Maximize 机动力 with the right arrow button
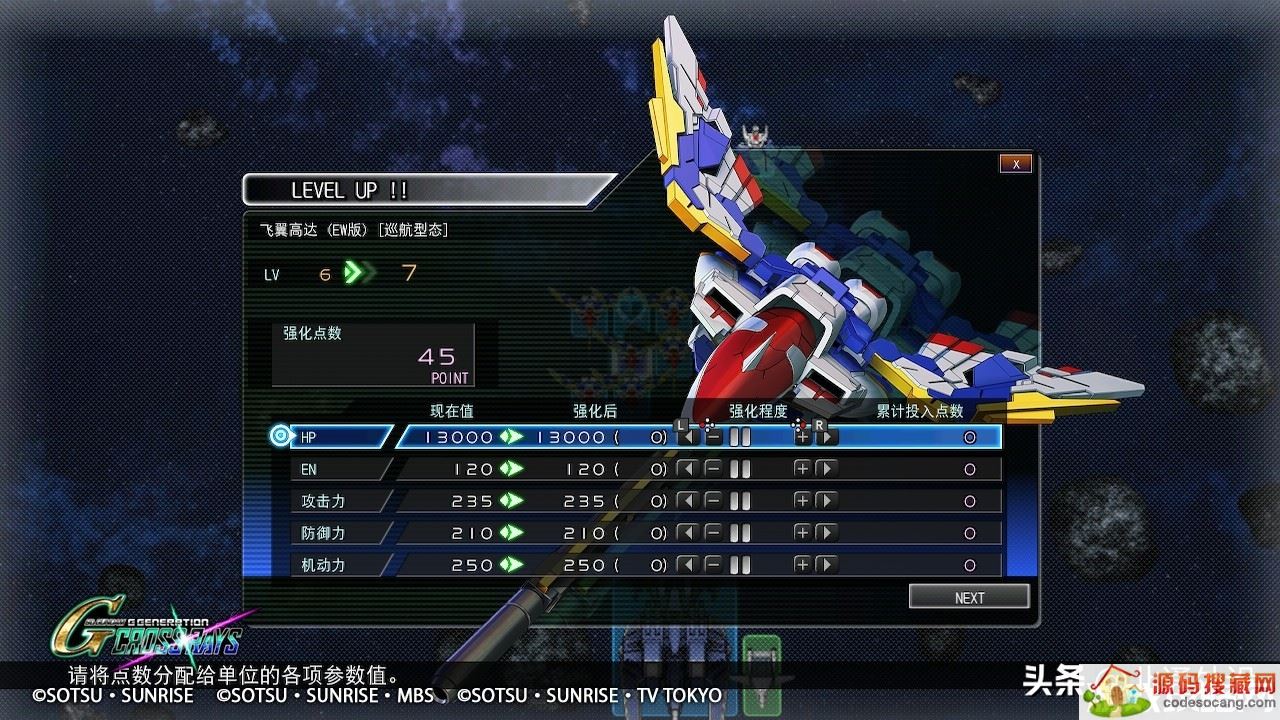Image resolution: width=1280 pixels, height=720 pixels. tap(826, 565)
